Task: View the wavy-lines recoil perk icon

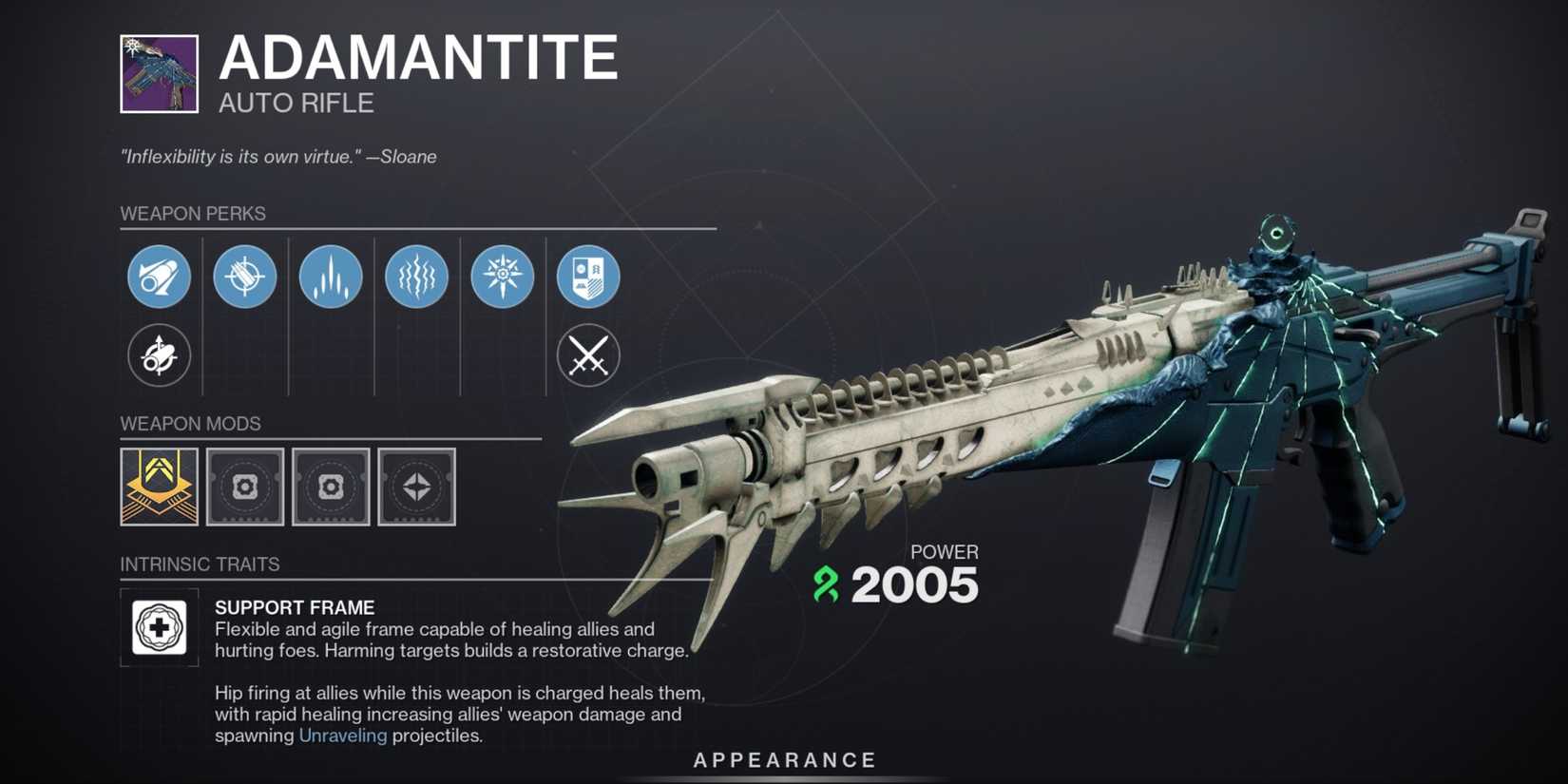Action: click(x=415, y=277)
